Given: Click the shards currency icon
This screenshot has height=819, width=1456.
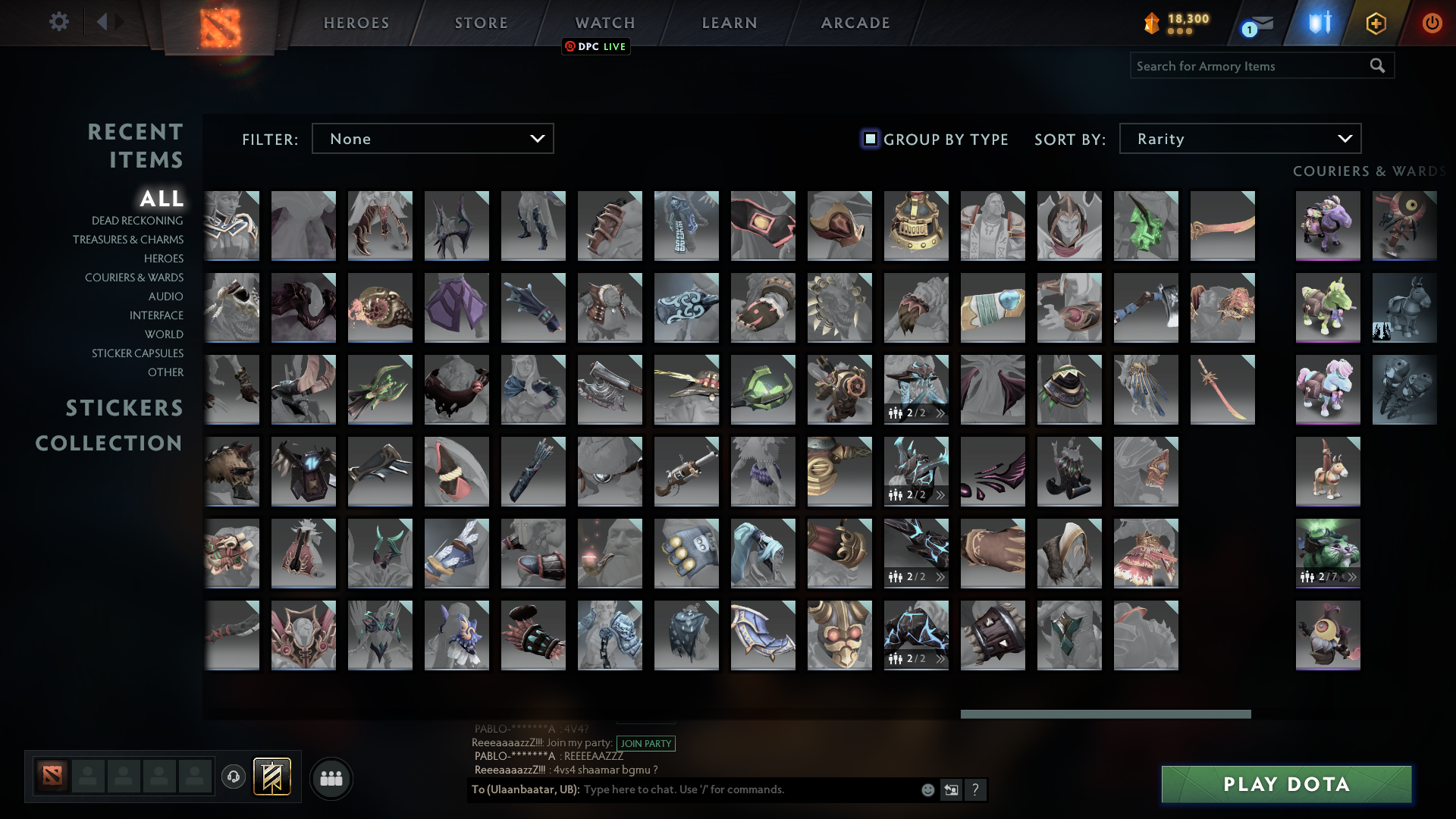Looking at the screenshot, I should (1150, 22).
